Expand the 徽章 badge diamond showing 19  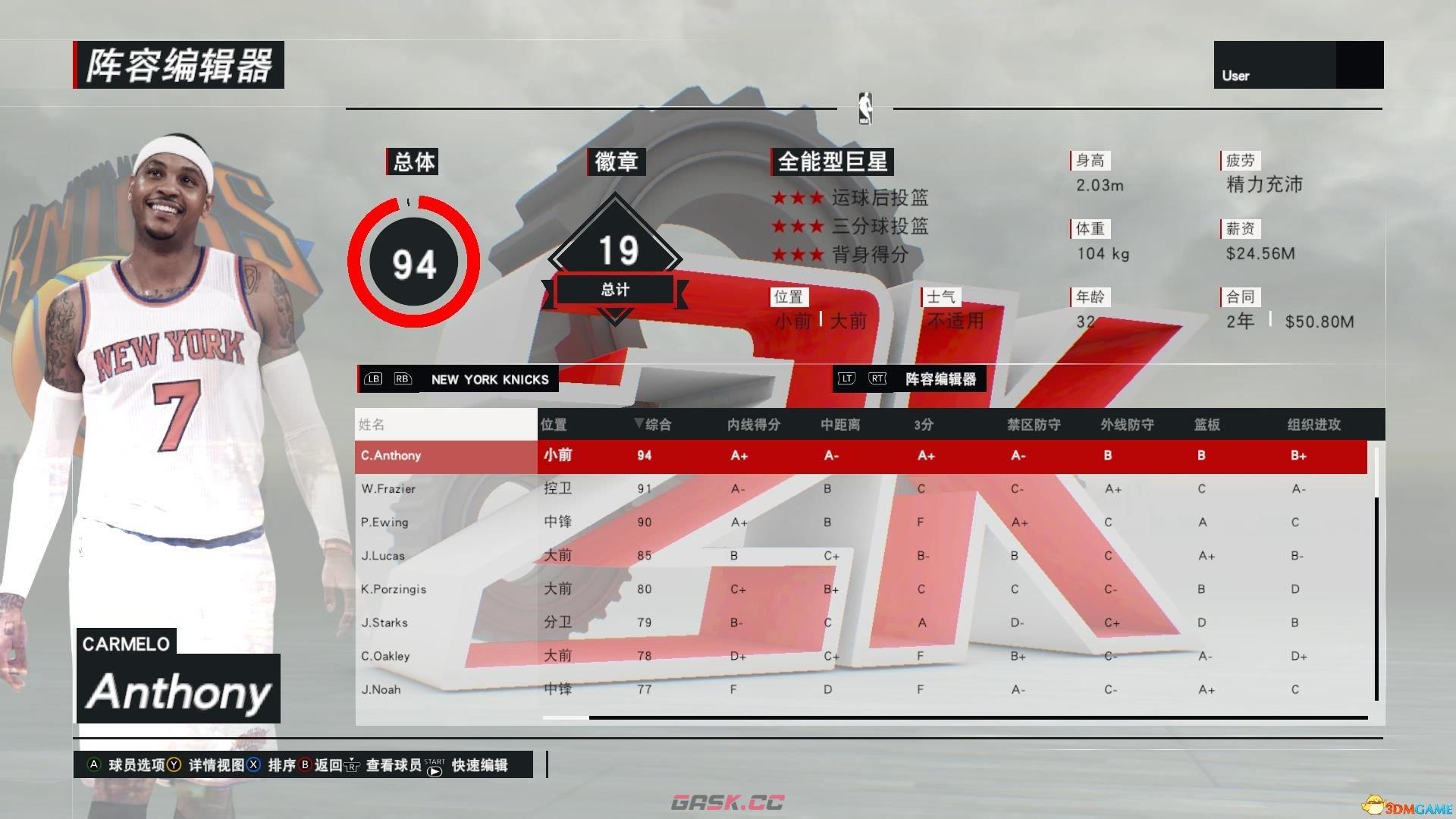coord(616,250)
